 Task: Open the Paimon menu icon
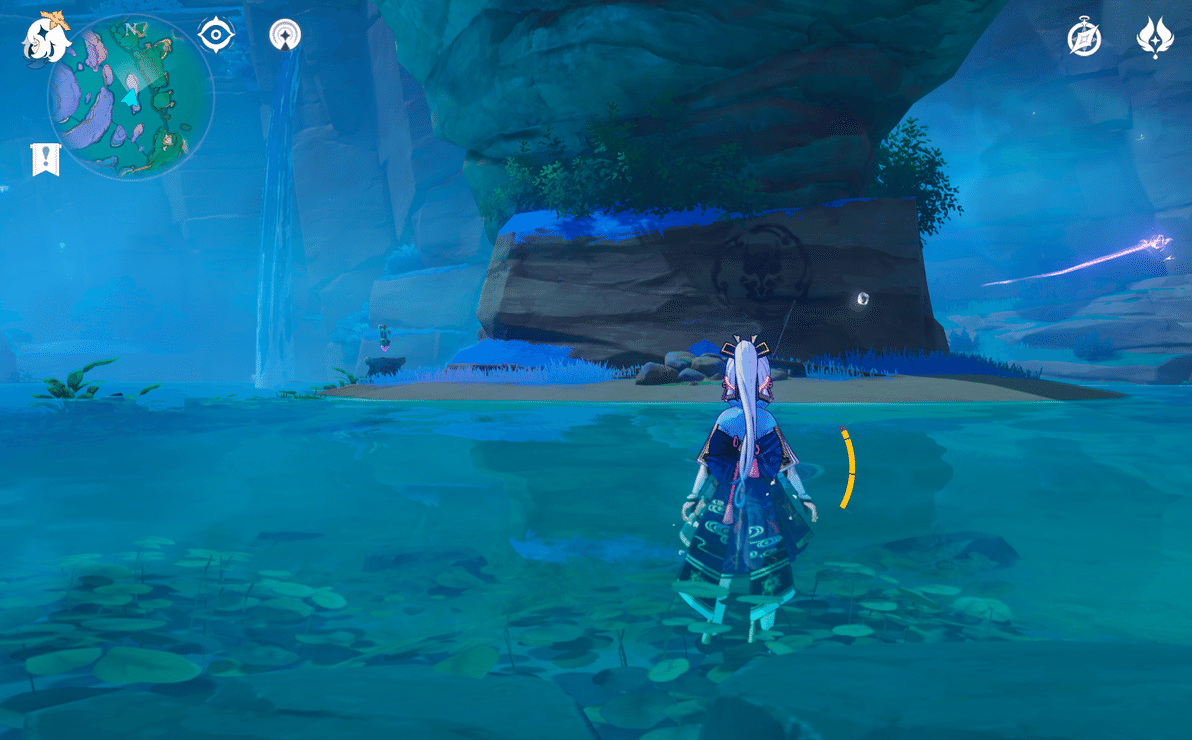(x=46, y=38)
